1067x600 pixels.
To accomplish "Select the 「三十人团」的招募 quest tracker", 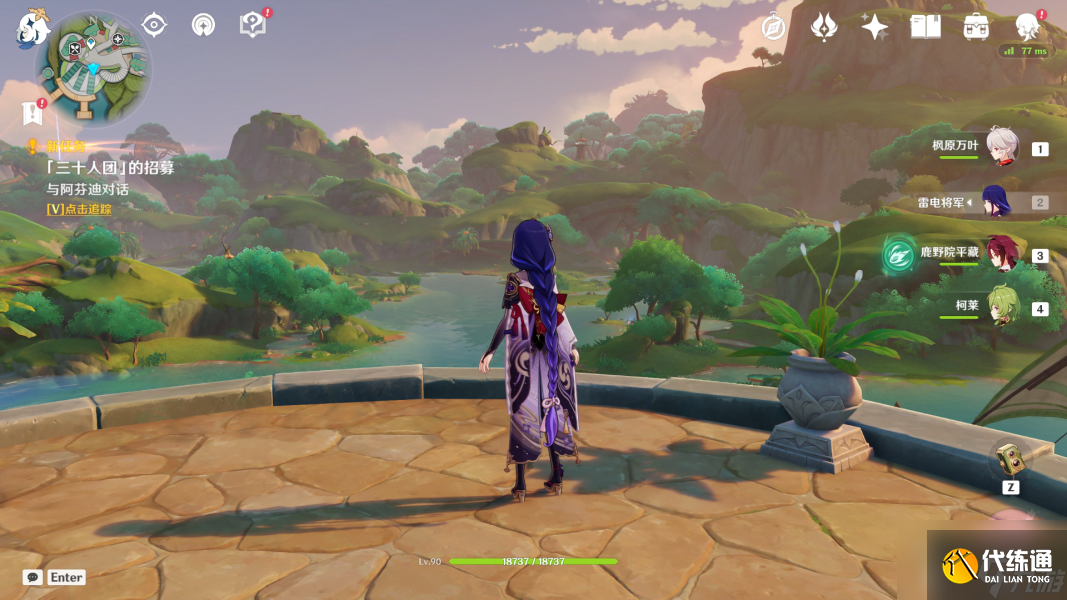I will [x=110, y=168].
